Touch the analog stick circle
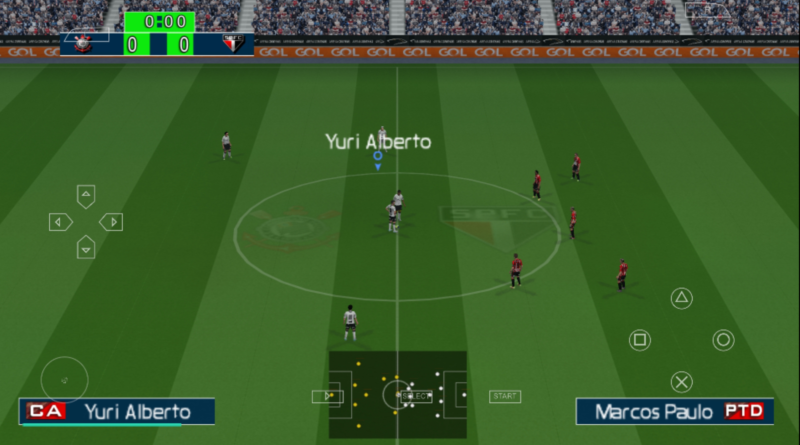 (x=65, y=380)
